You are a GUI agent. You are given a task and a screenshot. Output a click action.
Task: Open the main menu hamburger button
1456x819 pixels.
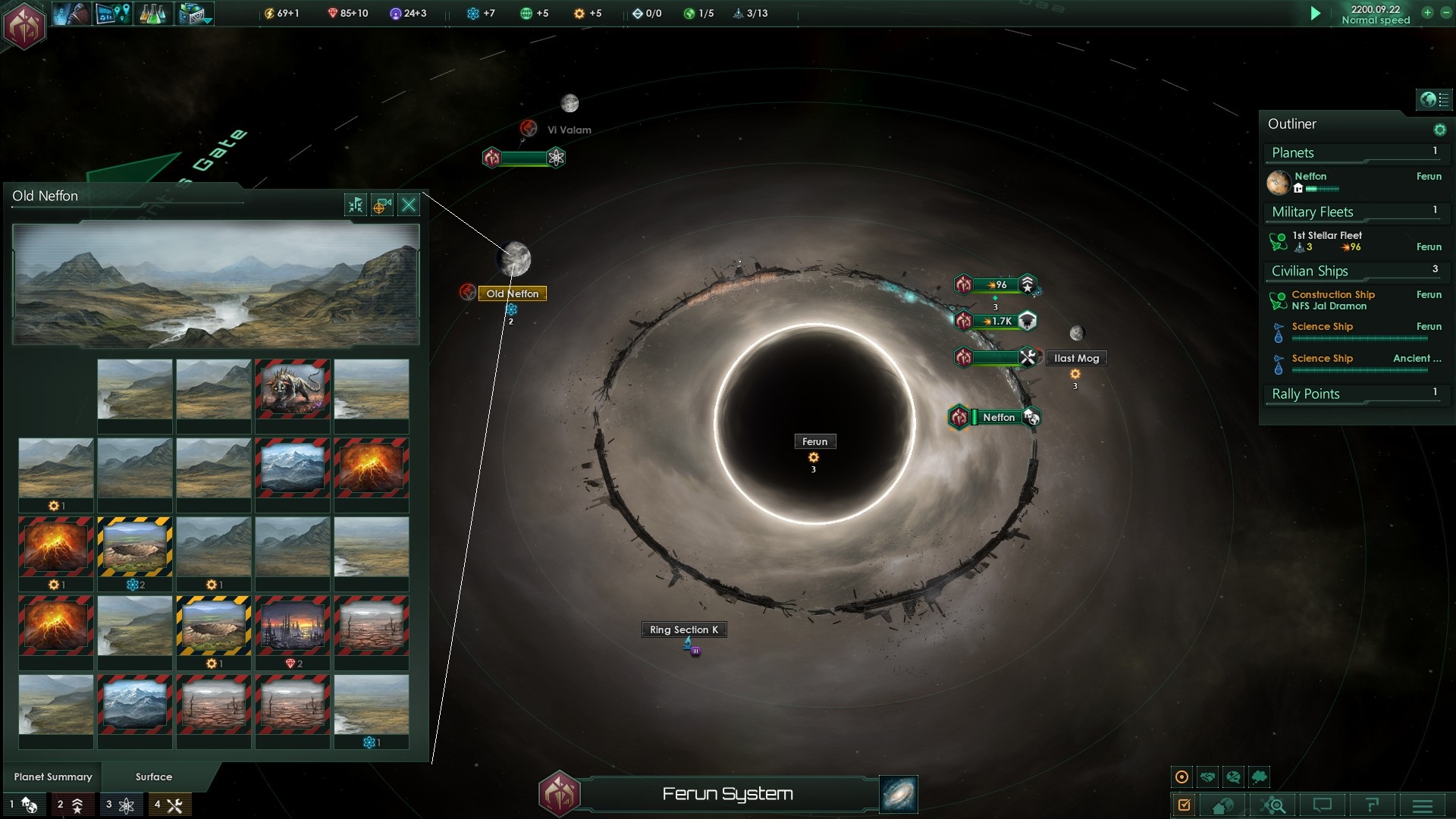click(x=1423, y=805)
